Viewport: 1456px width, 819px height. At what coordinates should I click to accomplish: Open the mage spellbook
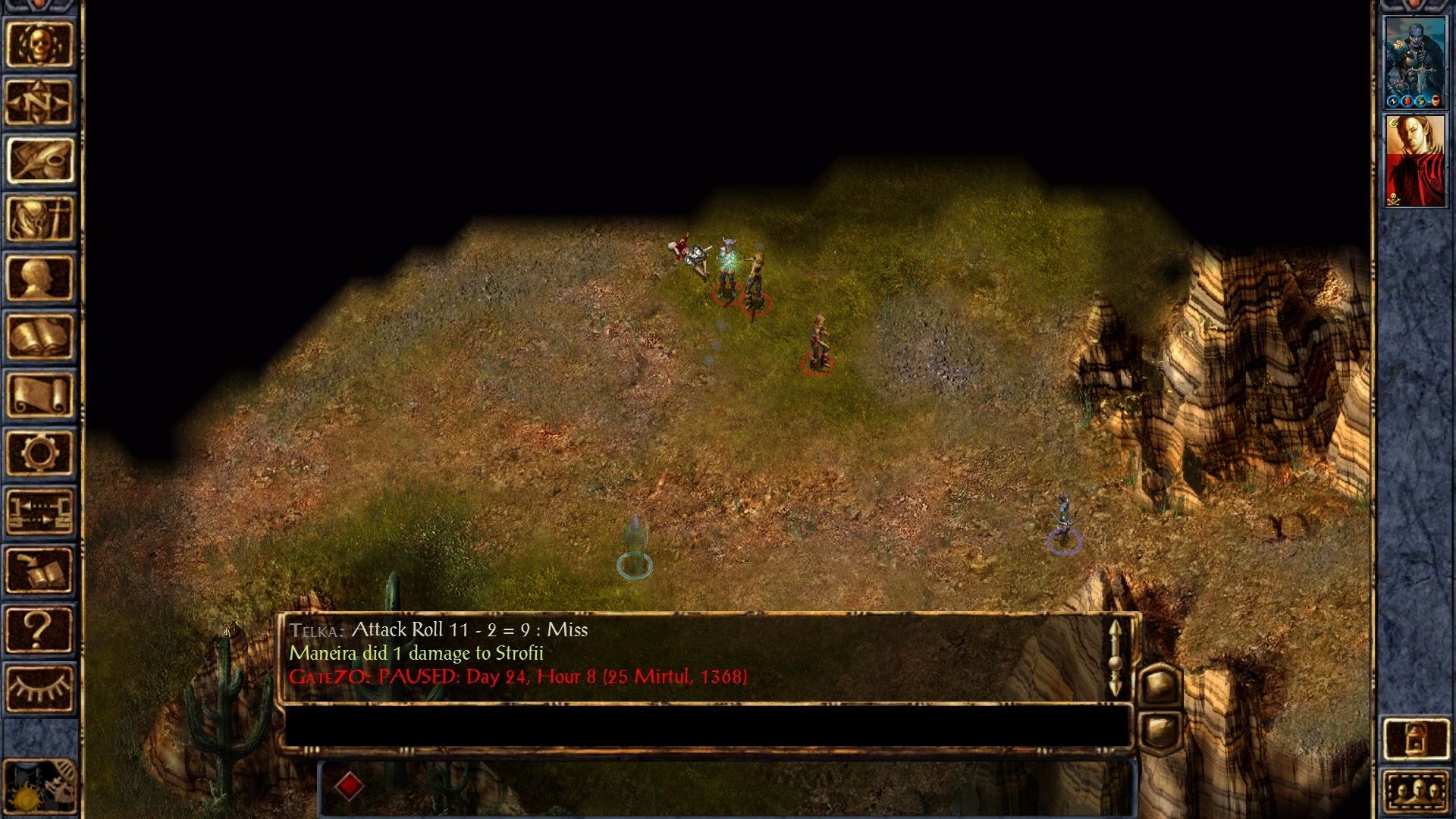pyautogui.click(x=39, y=336)
